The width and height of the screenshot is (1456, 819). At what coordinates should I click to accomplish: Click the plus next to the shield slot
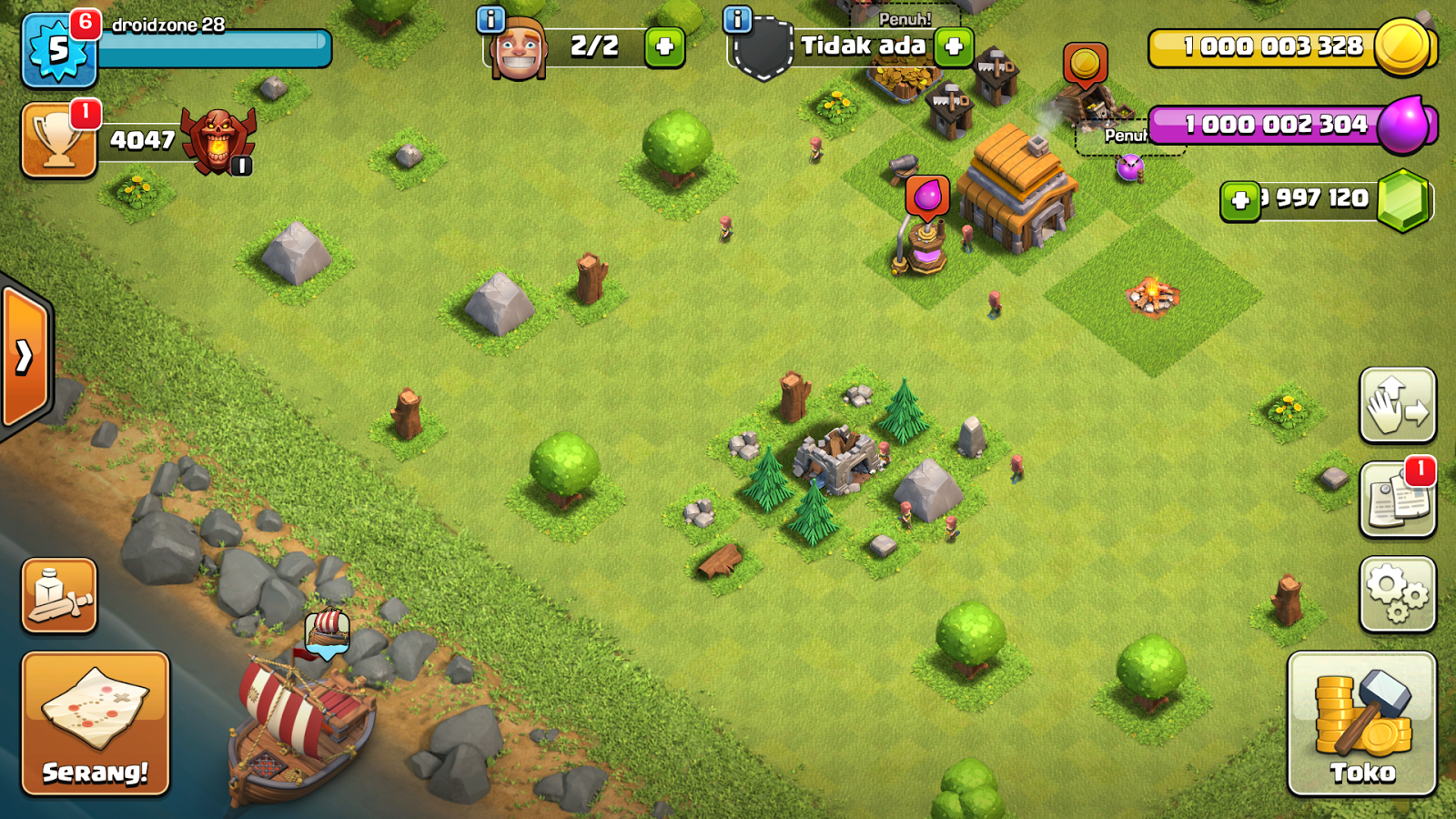[x=955, y=46]
